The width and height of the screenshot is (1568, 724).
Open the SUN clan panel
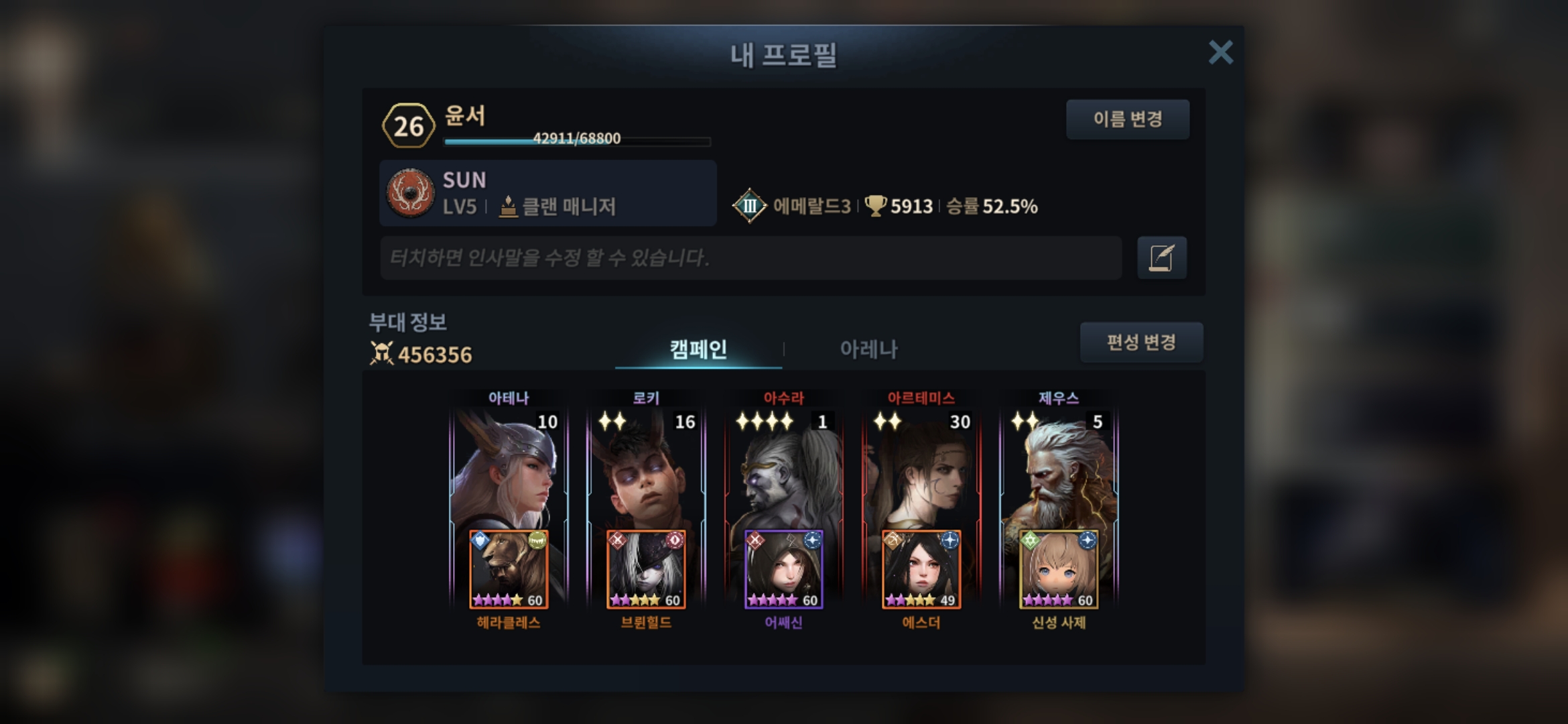point(547,193)
